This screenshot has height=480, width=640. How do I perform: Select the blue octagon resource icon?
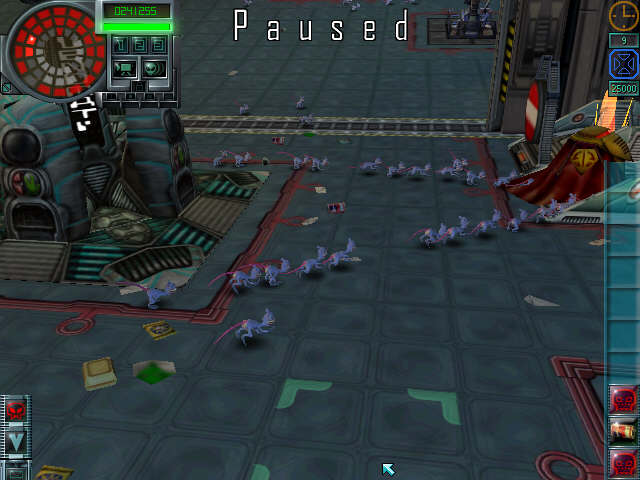tap(623, 64)
